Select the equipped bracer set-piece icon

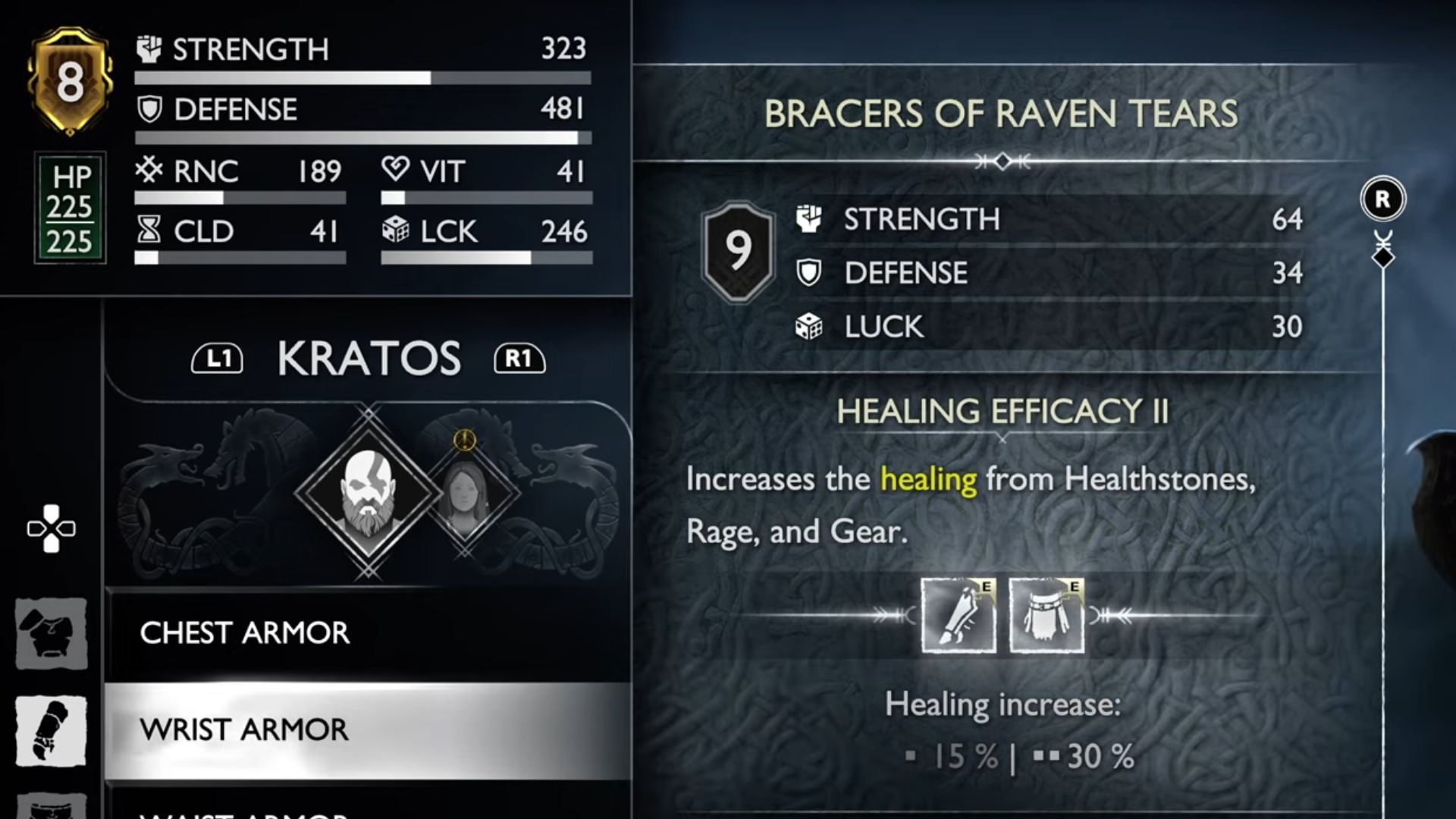coord(959,615)
